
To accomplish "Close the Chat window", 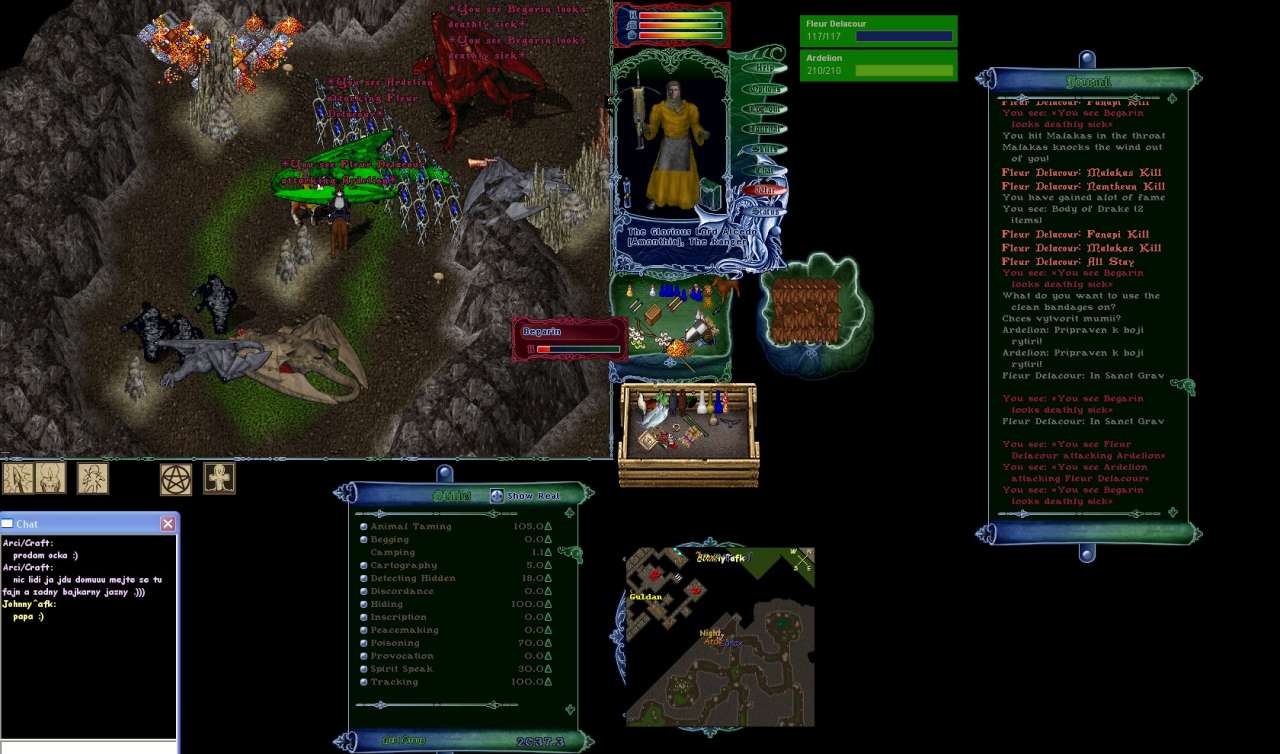I will 168,524.
